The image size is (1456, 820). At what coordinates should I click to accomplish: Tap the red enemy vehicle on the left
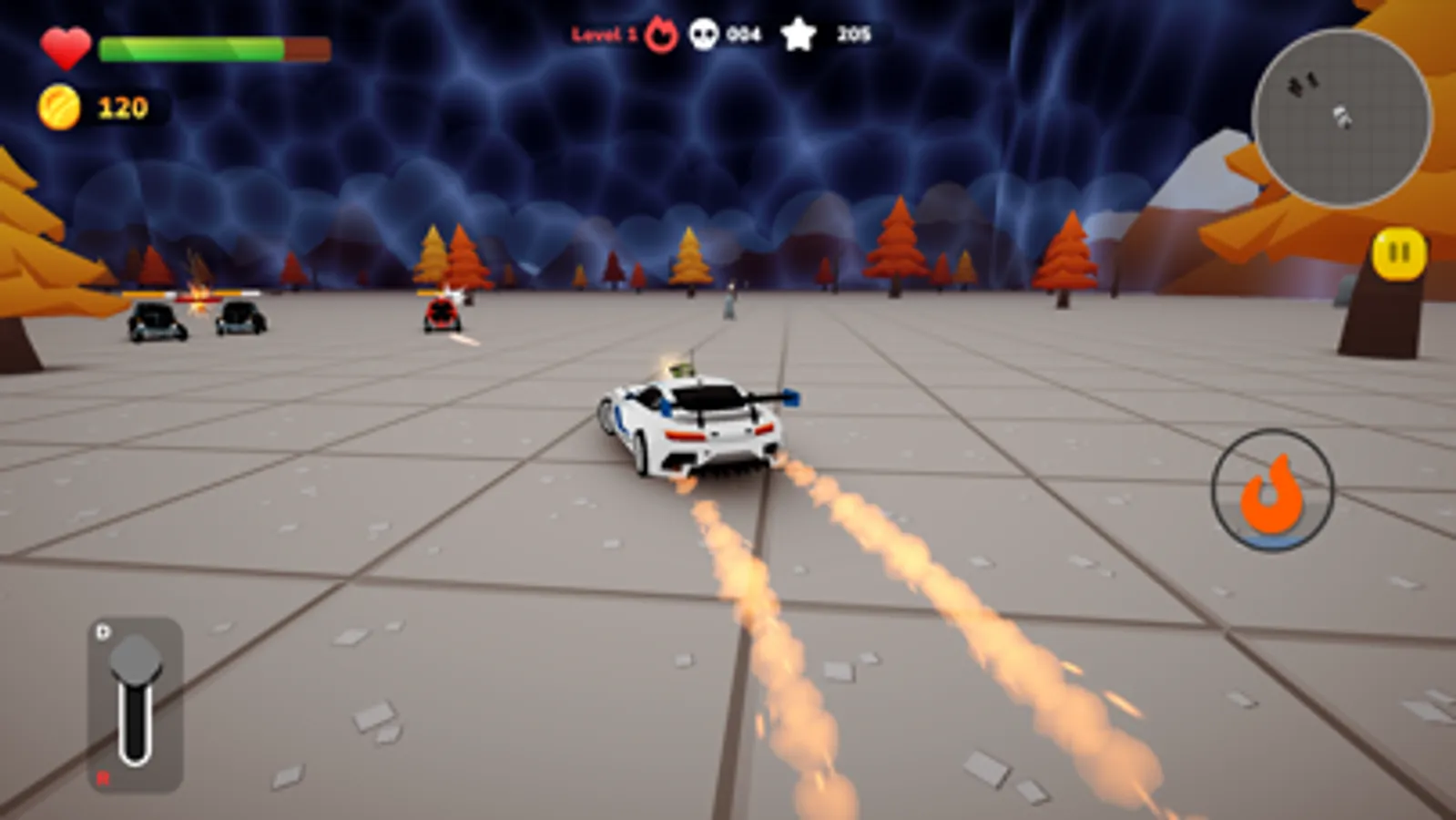pos(441,316)
